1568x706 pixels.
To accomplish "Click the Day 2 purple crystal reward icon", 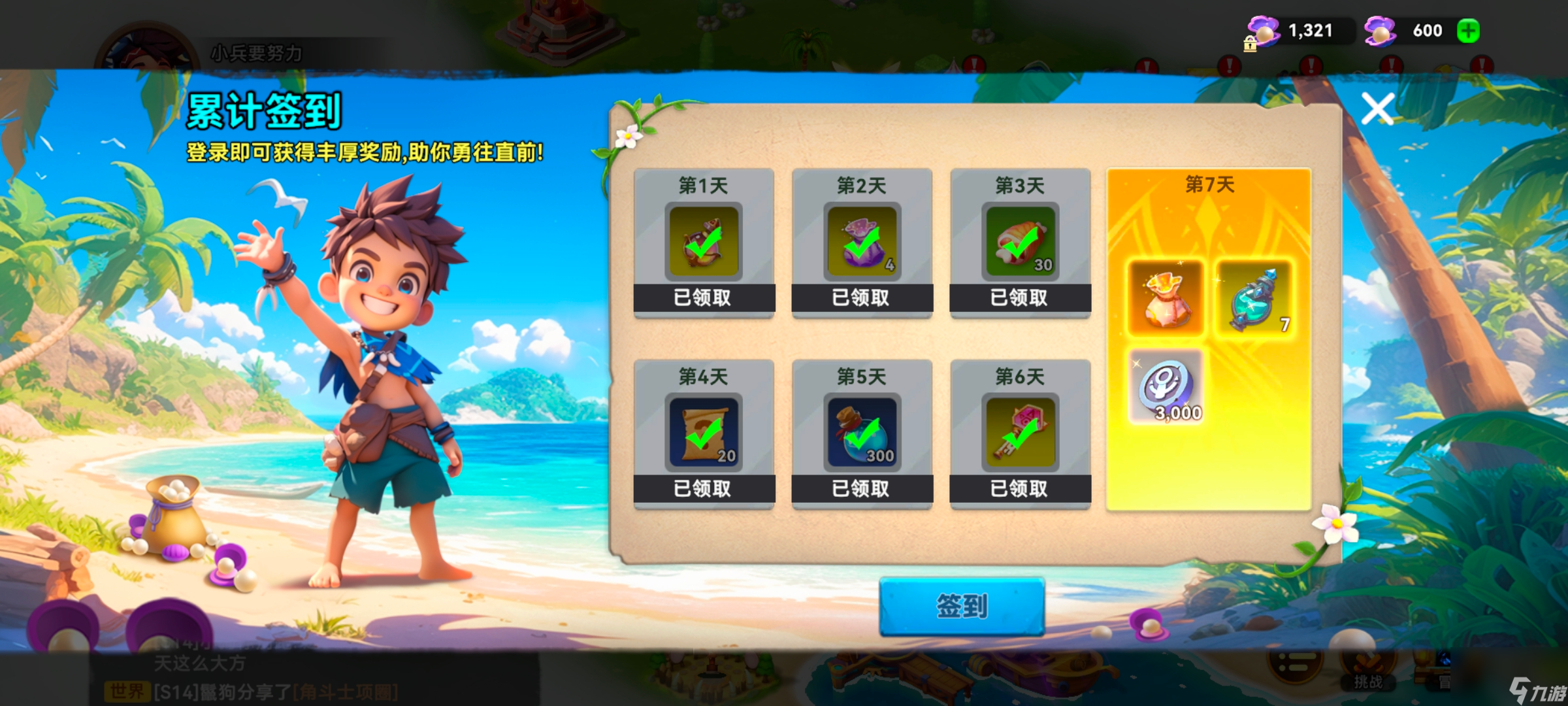I will [x=861, y=241].
